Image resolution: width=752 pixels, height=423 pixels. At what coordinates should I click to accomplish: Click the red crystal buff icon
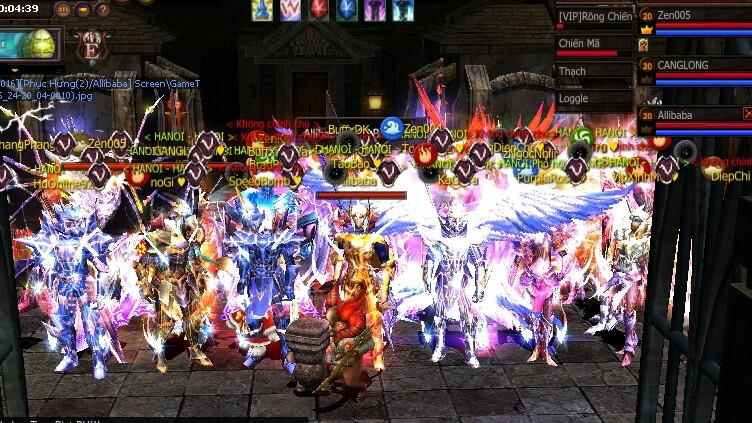pos(318,10)
